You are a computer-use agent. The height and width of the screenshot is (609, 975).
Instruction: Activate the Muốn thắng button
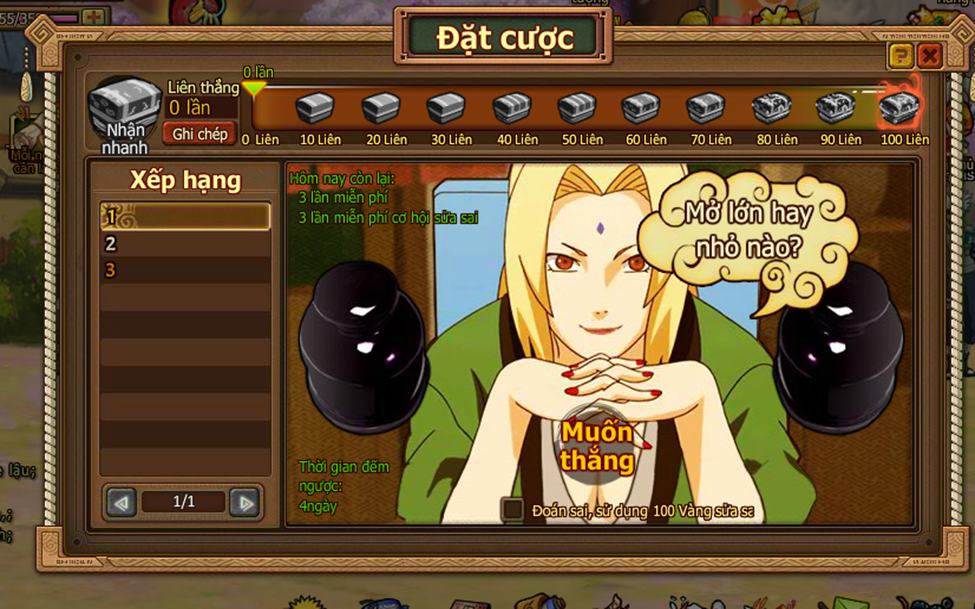pos(596,446)
